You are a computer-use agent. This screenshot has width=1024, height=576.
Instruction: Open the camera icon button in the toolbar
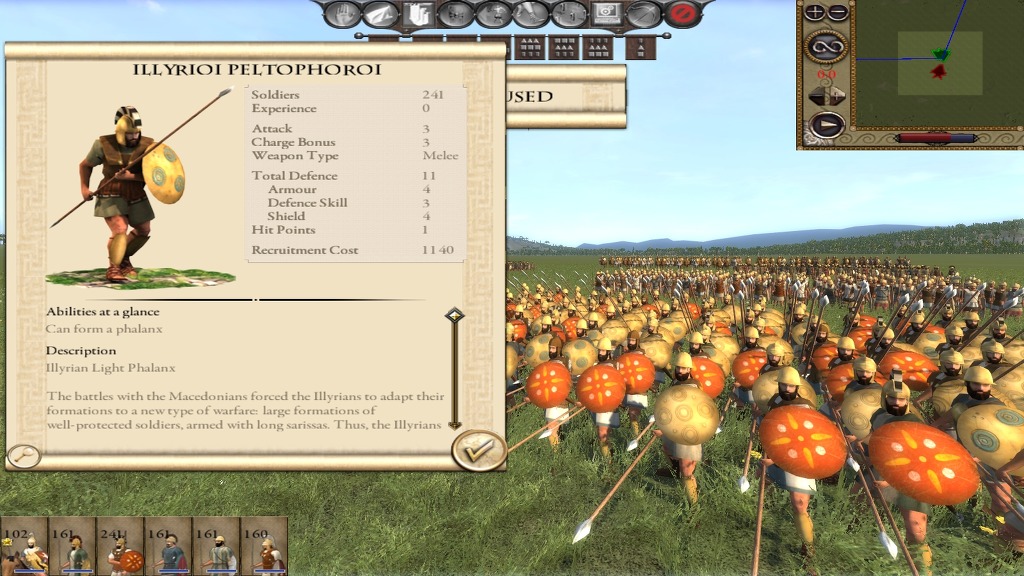coord(606,14)
